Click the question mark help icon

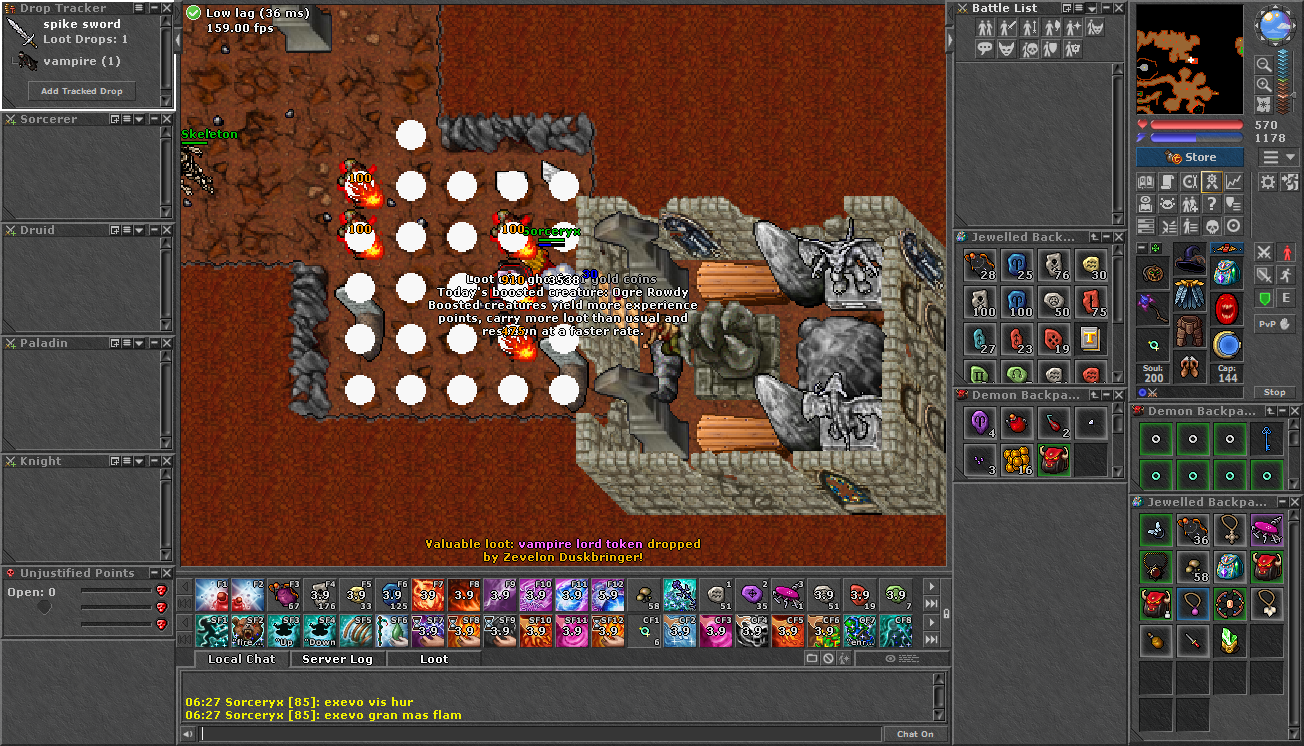[x=1211, y=203]
